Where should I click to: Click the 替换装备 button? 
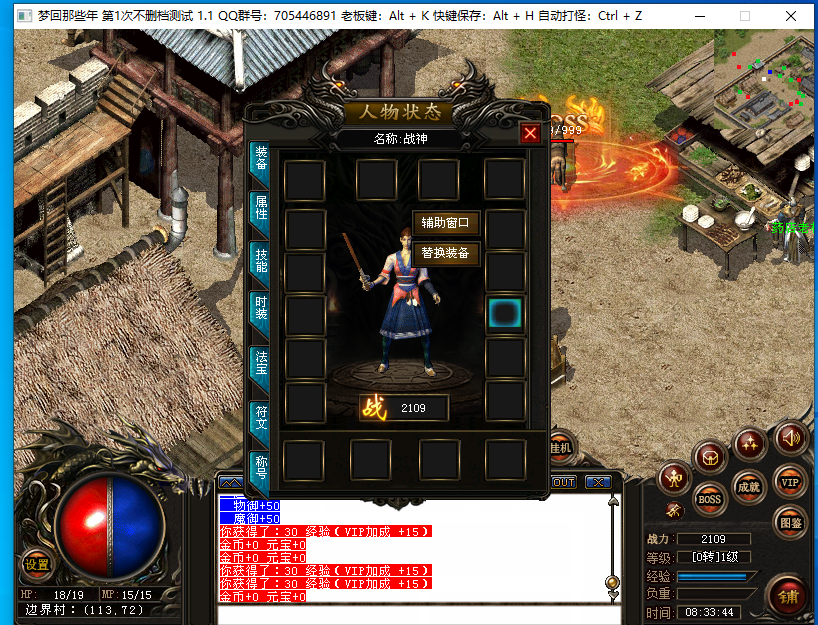click(446, 254)
